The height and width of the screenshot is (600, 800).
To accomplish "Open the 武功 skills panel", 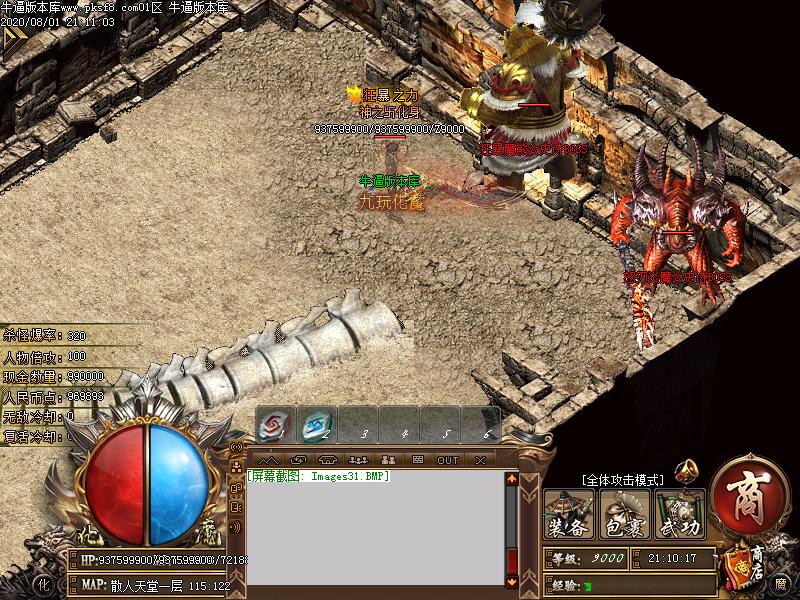I will (680, 514).
